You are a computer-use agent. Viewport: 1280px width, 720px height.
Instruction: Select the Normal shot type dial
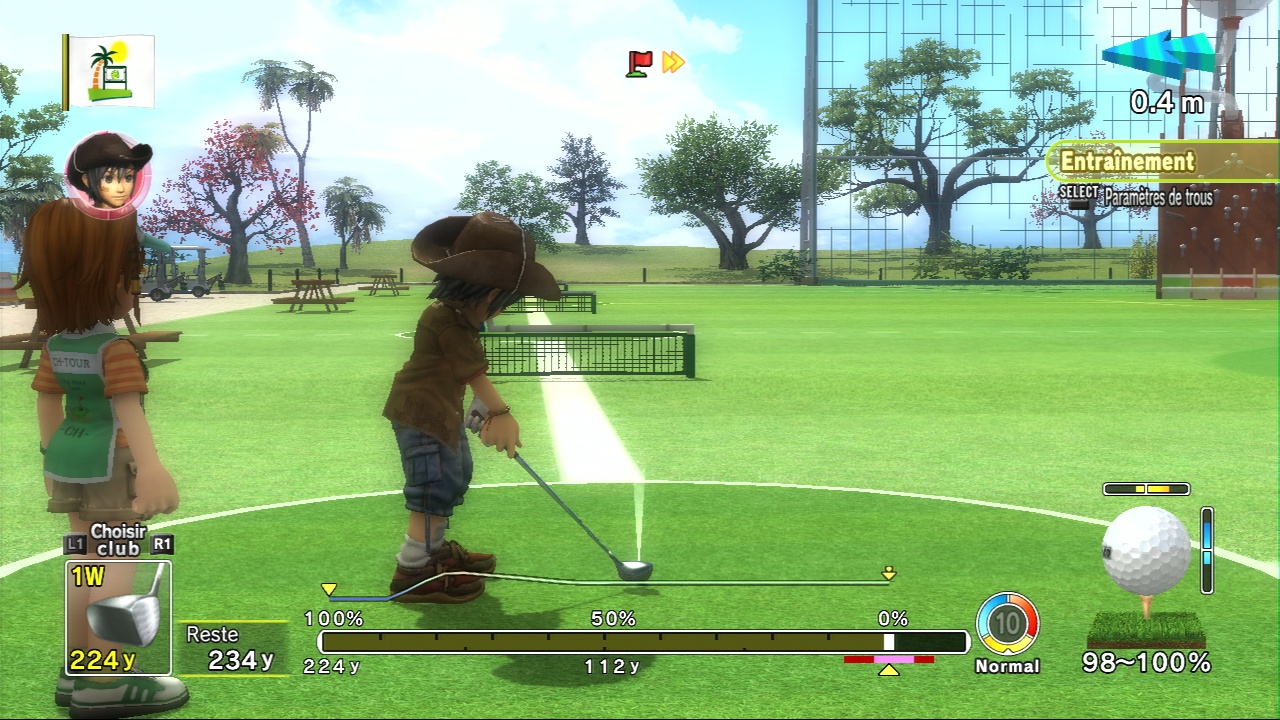[1007, 625]
